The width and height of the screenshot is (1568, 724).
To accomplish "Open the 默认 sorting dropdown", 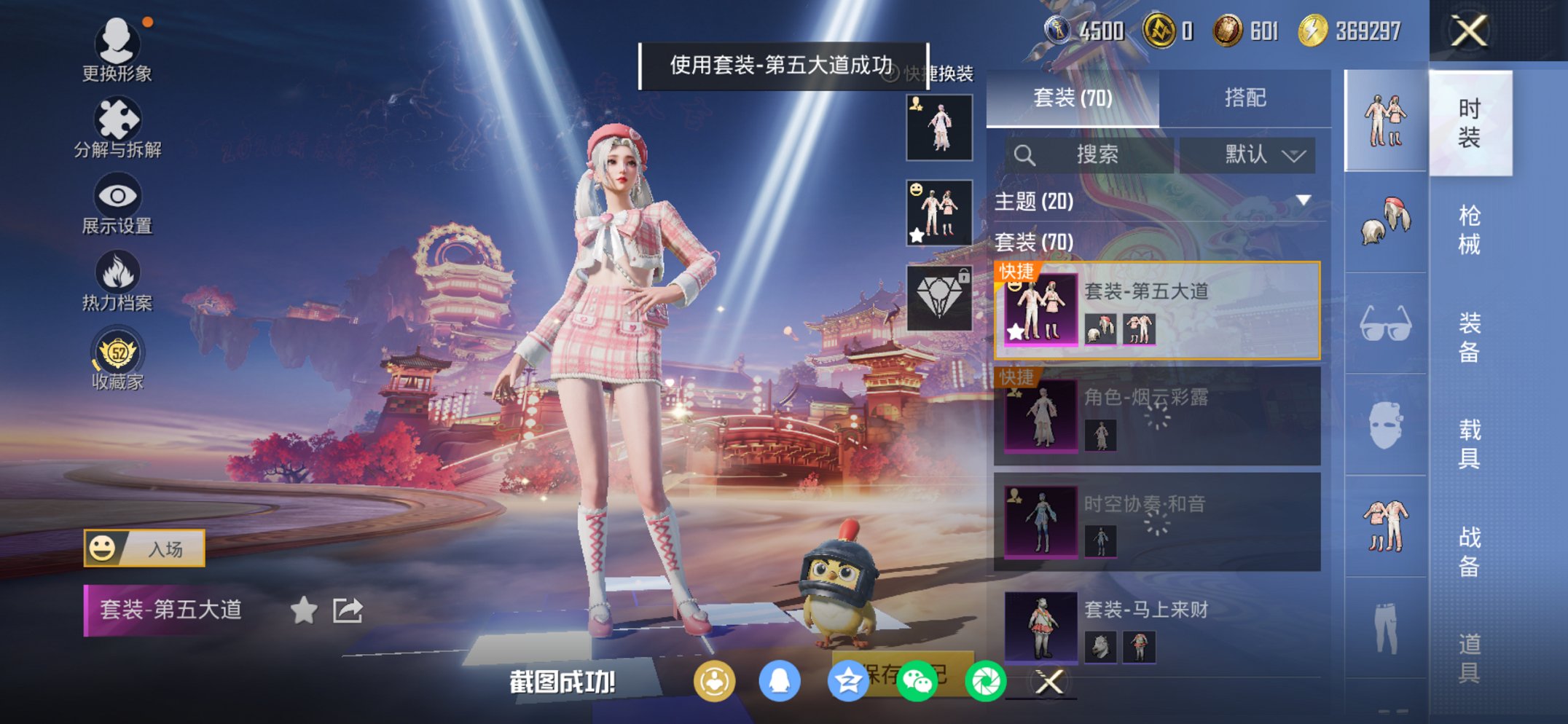I will tap(1248, 154).
